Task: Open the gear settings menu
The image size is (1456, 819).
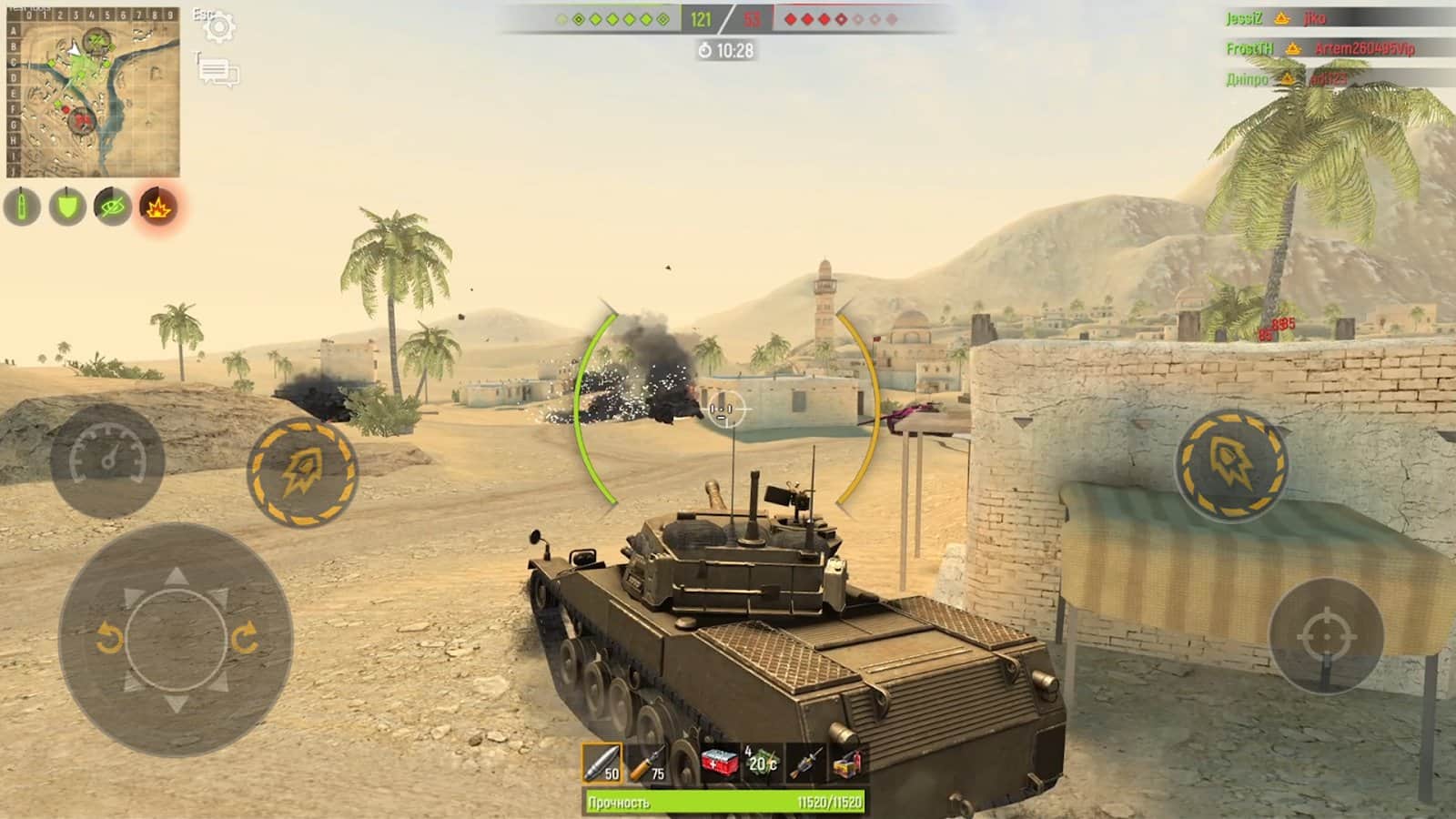Action: pyautogui.click(x=219, y=27)
